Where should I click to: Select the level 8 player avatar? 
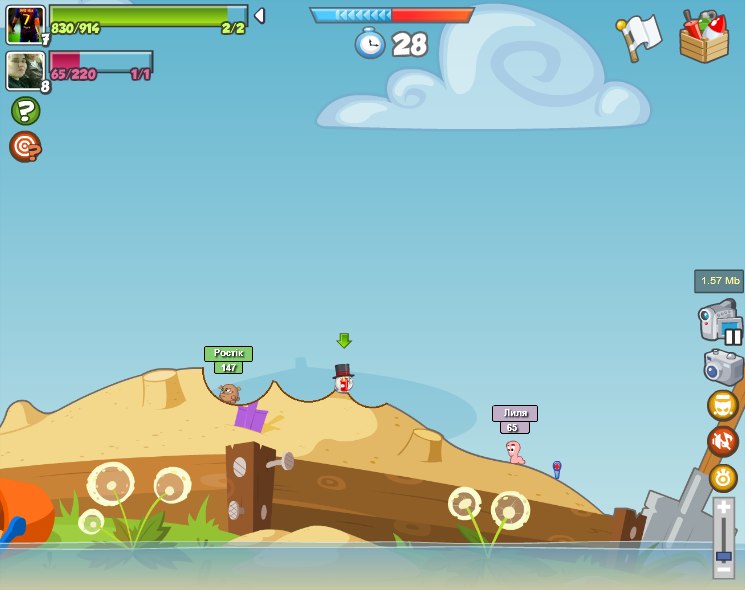click(24, 70)
